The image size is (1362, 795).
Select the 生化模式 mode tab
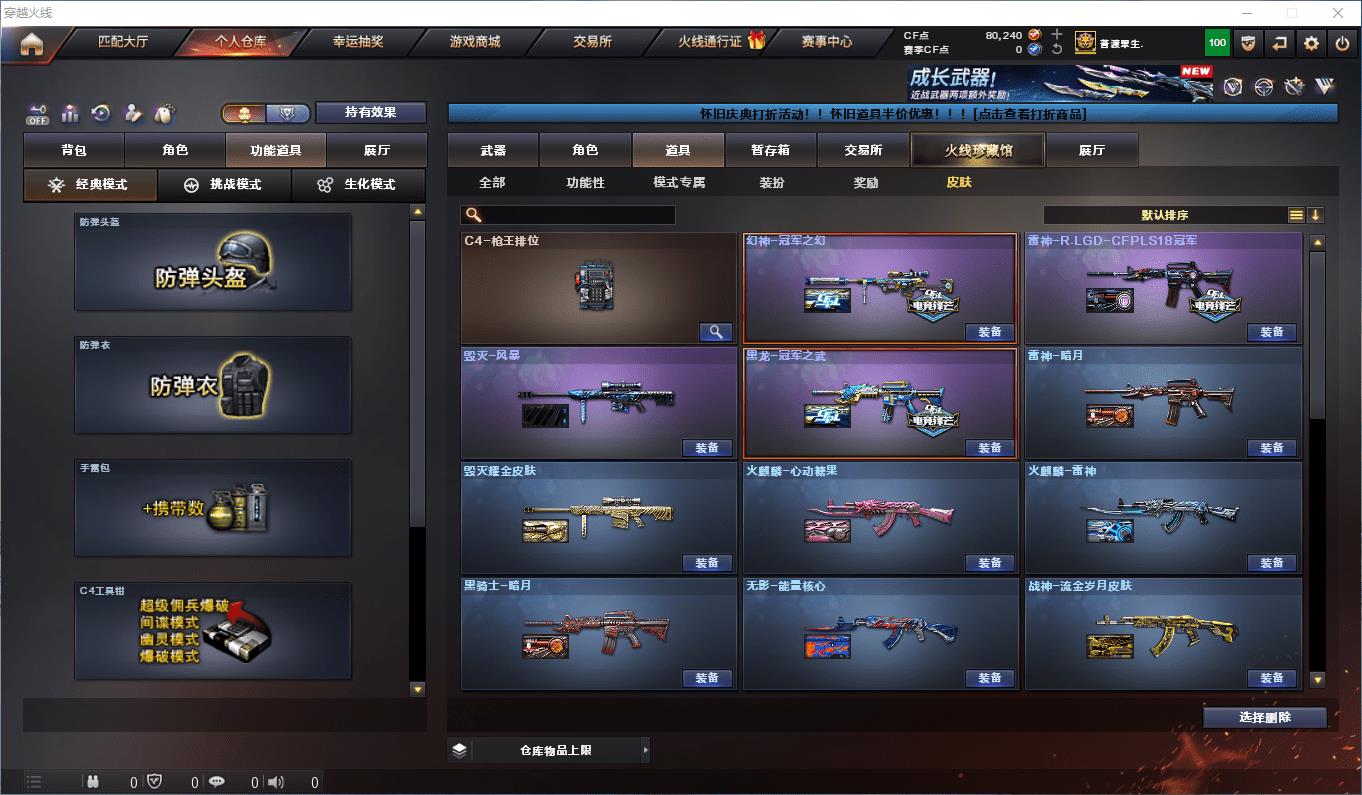pos(357,185)
